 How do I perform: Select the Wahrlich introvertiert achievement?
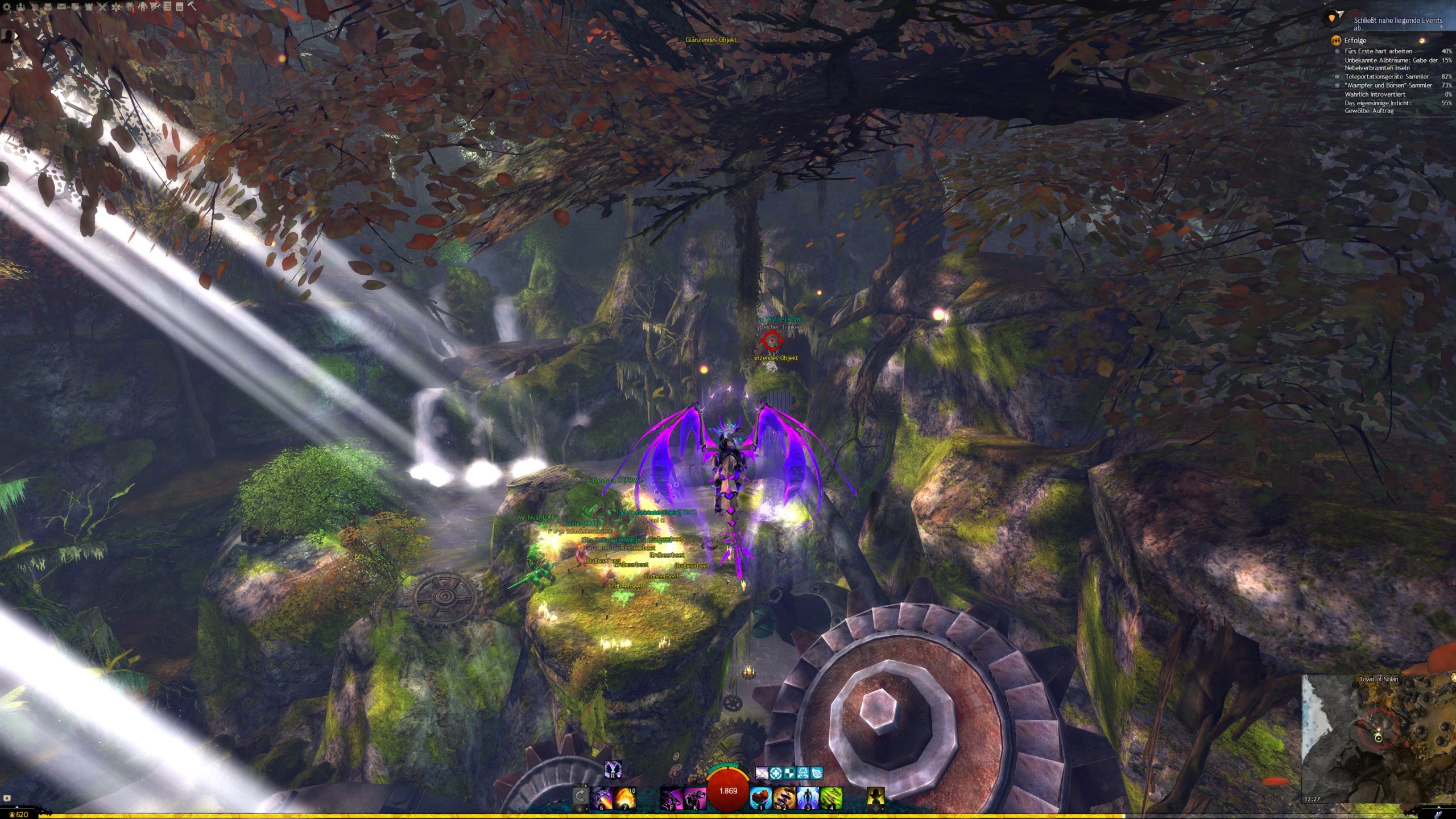tap(1374, 94)
